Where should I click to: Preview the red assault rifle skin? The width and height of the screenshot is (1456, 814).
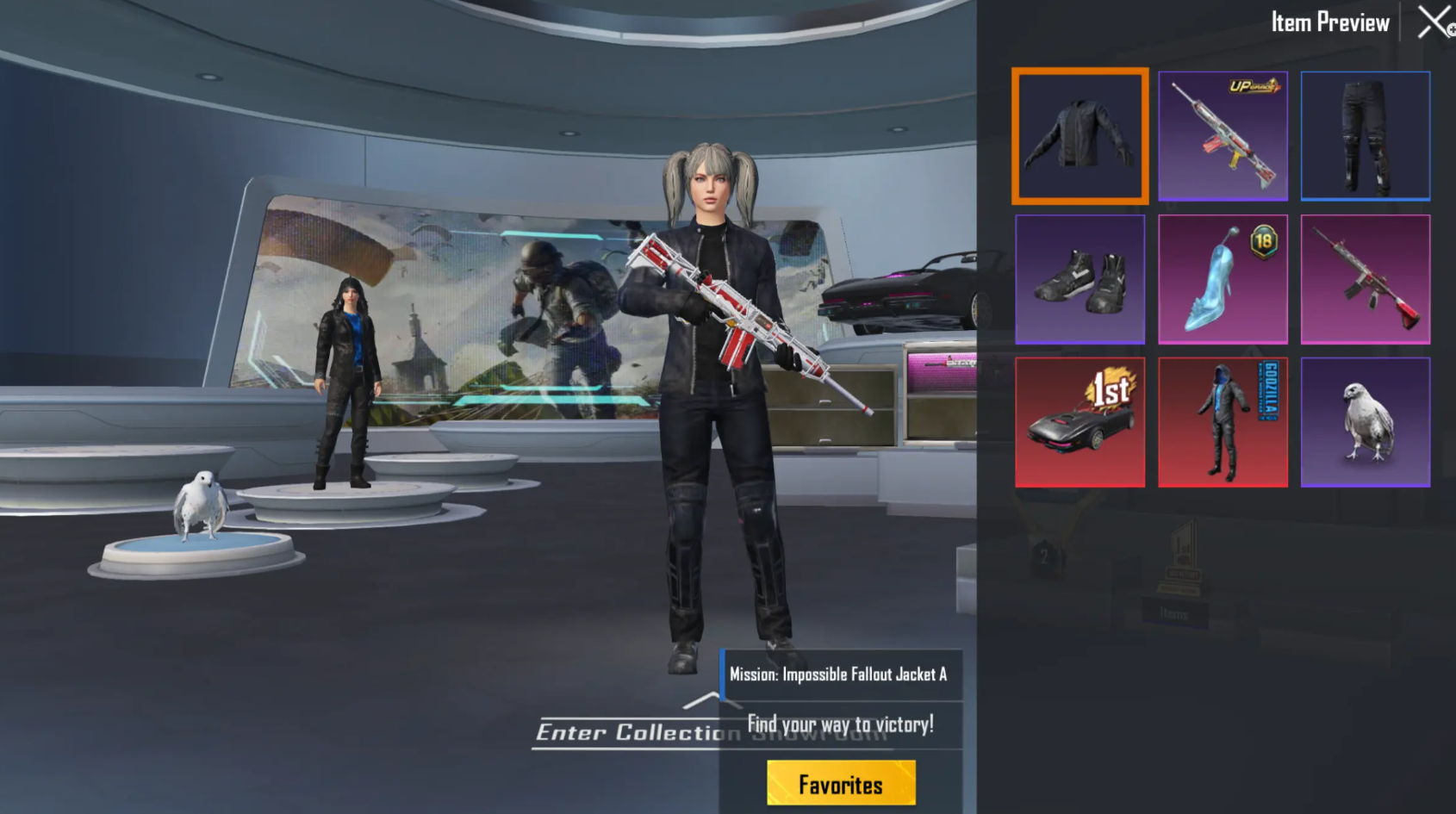(1365, 278)
